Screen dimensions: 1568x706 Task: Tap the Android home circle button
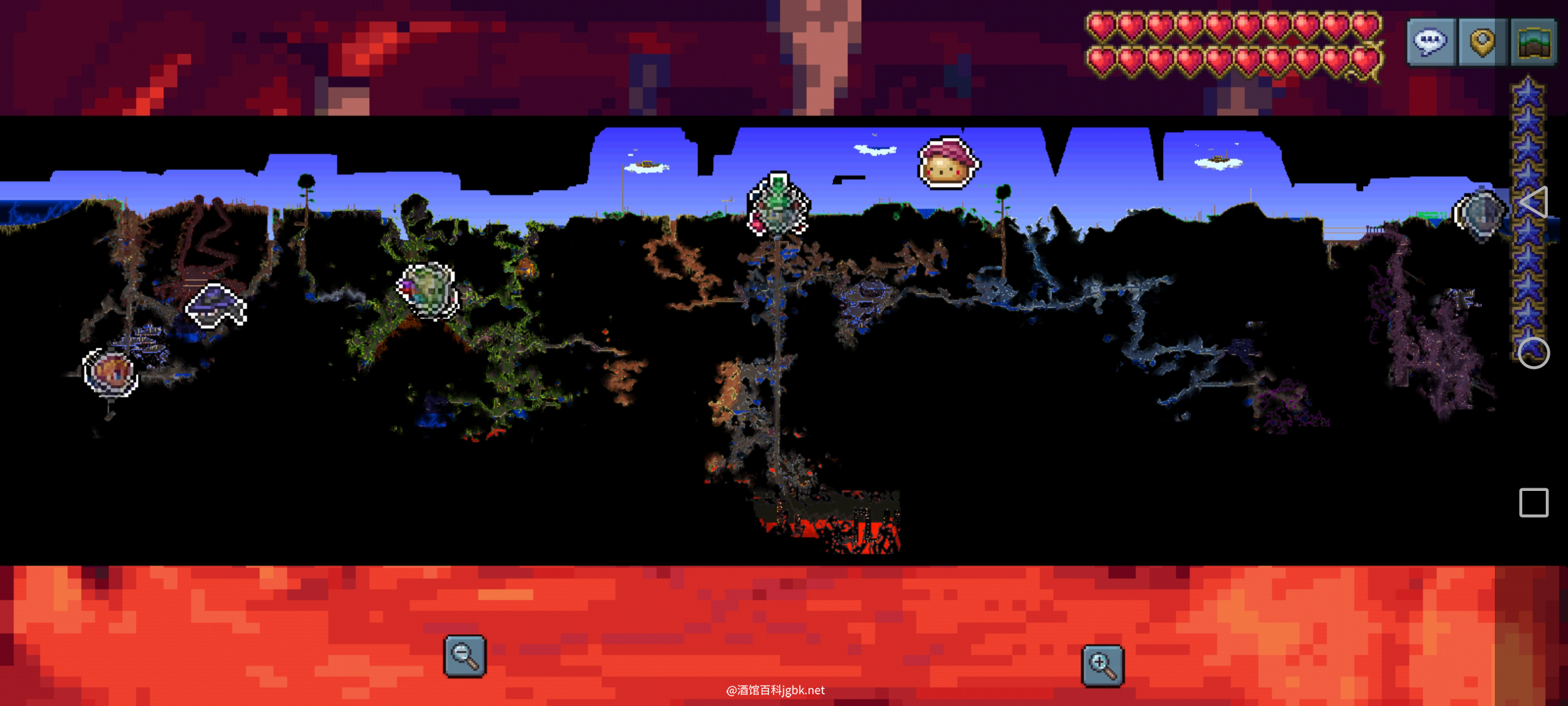(x=1533, y=353)
